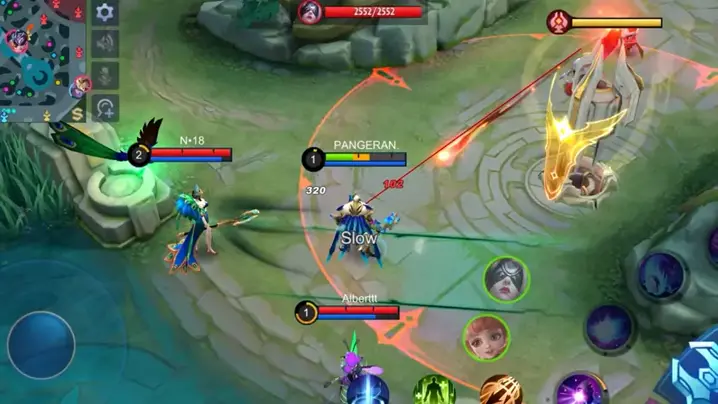Screen dimensions: 718x404
Task: Cast the purple burst skill button
Action: tap(580, 390)
